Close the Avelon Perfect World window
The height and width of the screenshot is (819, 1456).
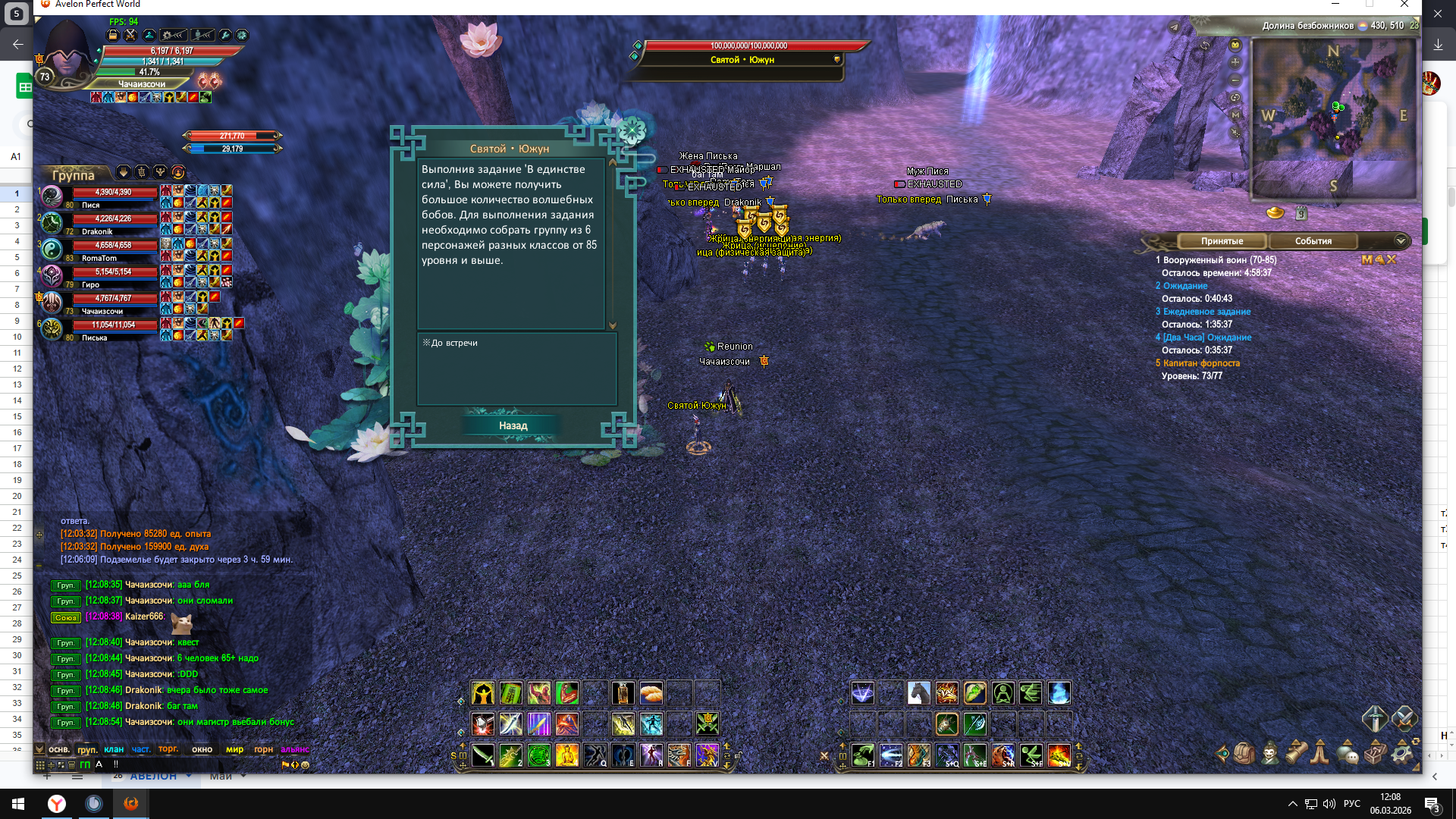1404,5
